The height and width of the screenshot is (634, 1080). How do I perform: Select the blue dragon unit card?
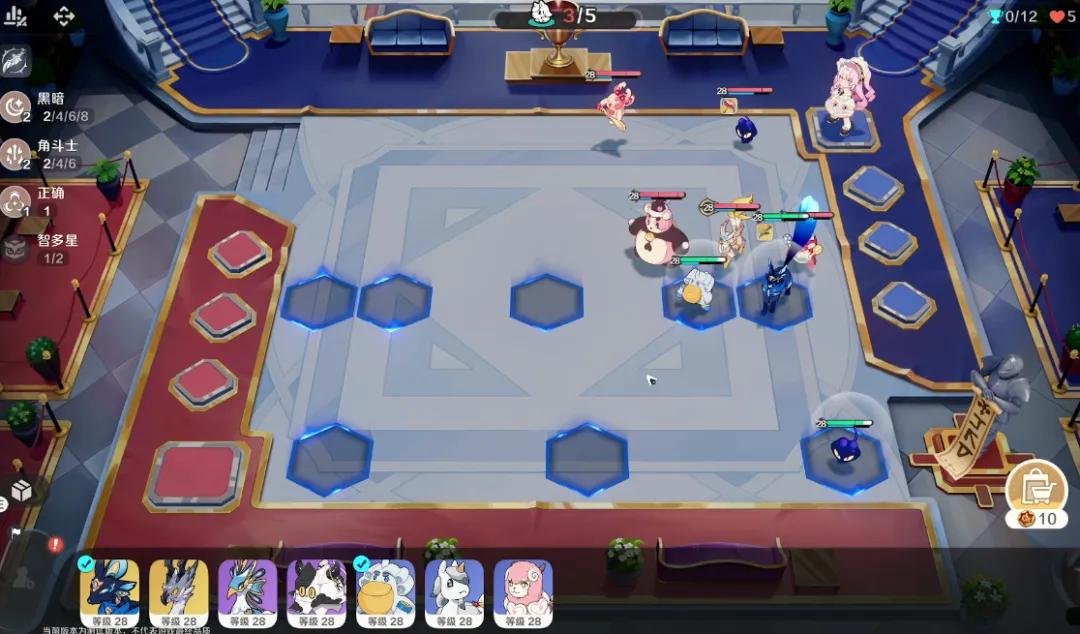pos(109,592)
